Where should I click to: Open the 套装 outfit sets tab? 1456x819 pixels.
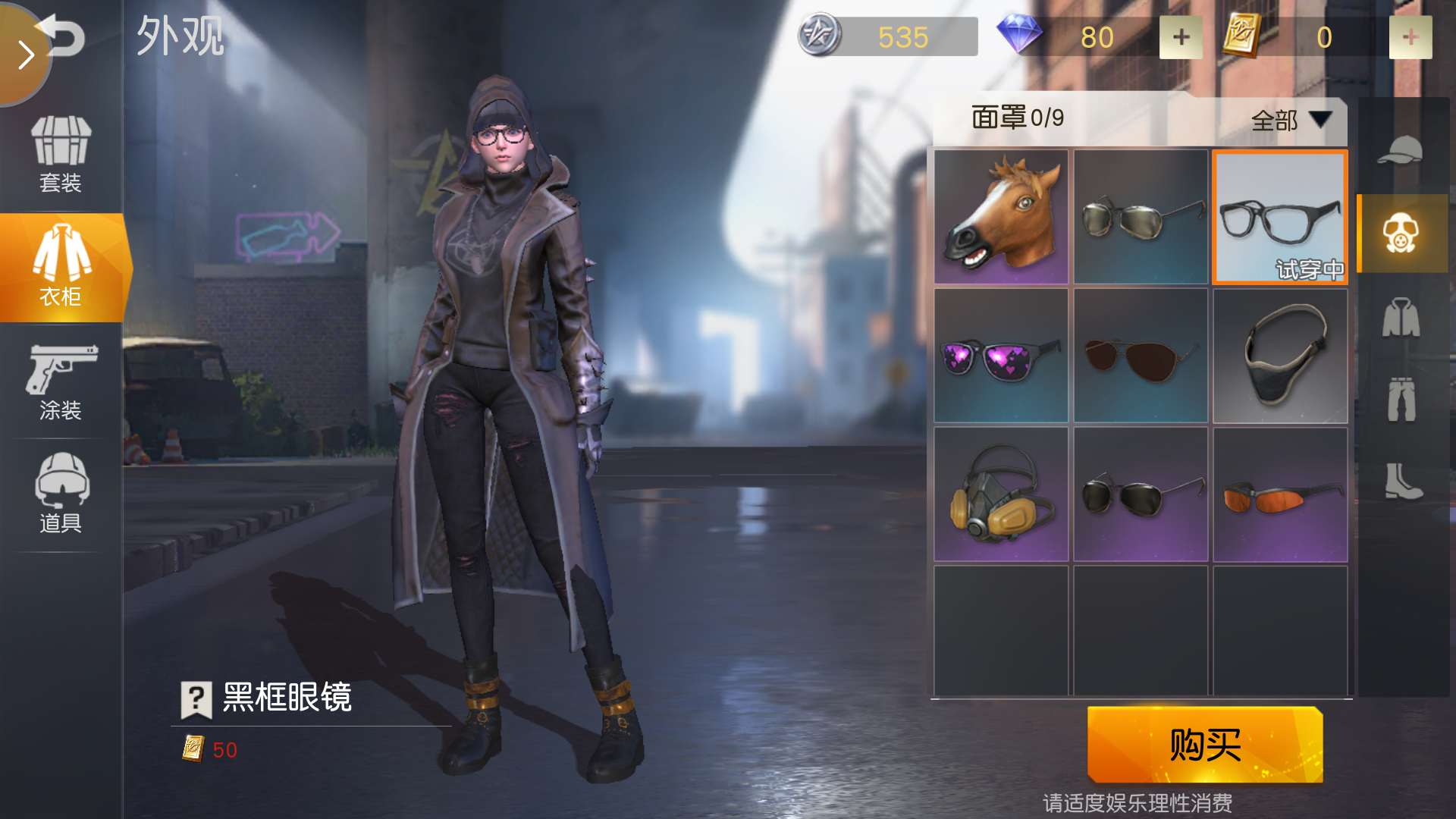pyautogui.click(x=61, y=155)
